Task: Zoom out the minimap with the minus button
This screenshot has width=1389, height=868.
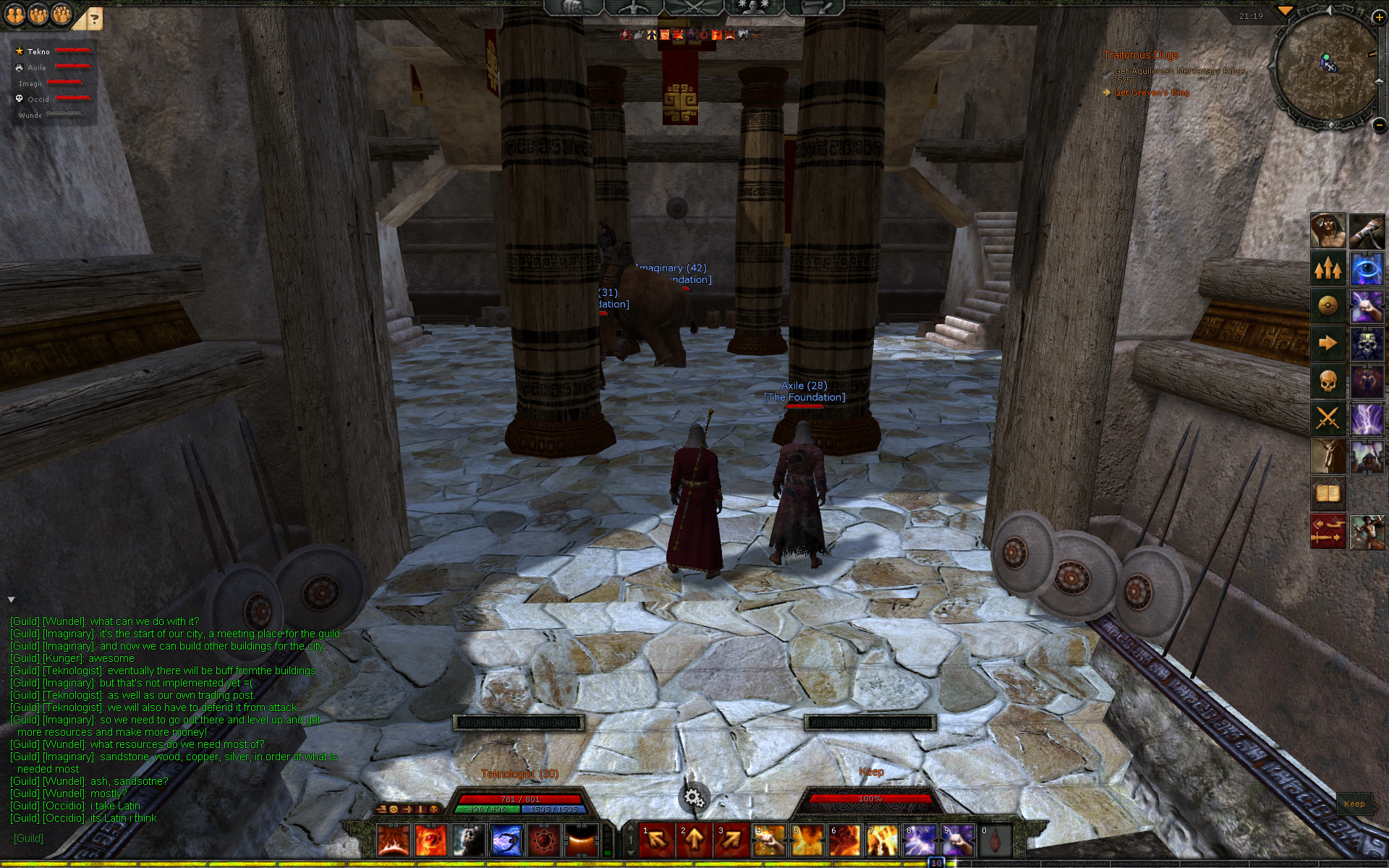Action: tap(1379, 125)
